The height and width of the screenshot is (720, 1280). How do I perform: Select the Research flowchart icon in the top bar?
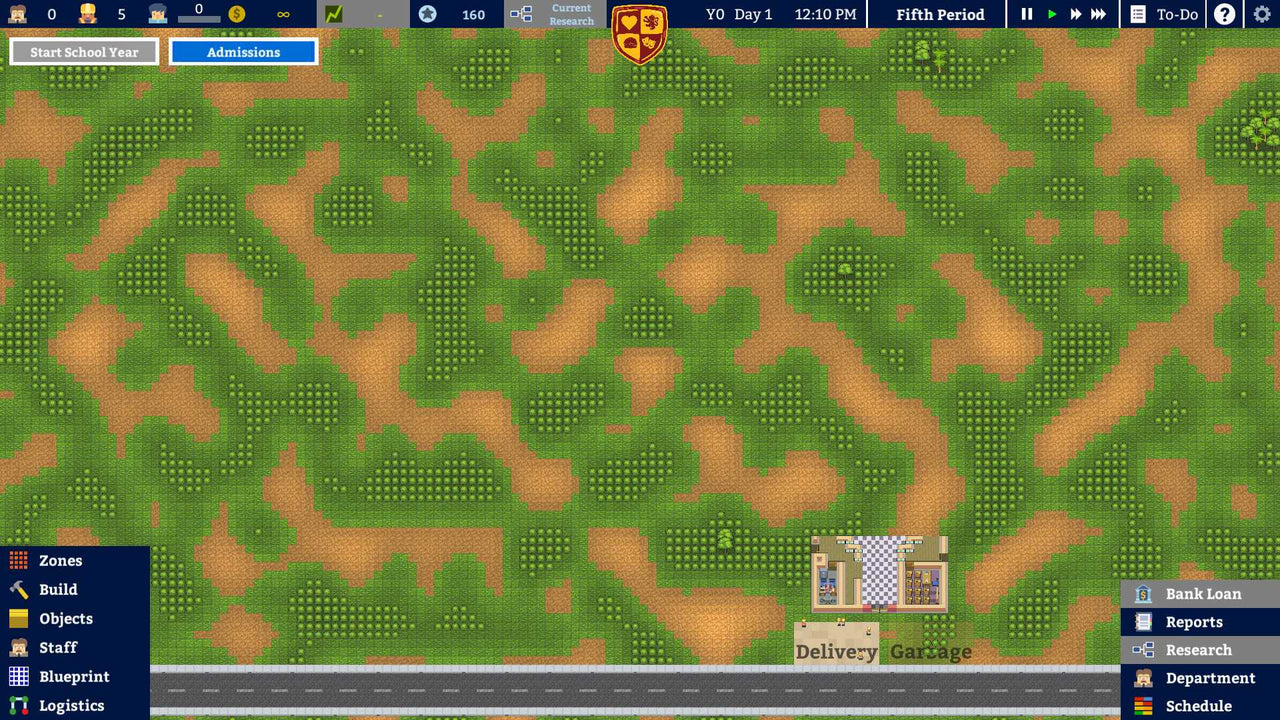click(x=520, y=15)
